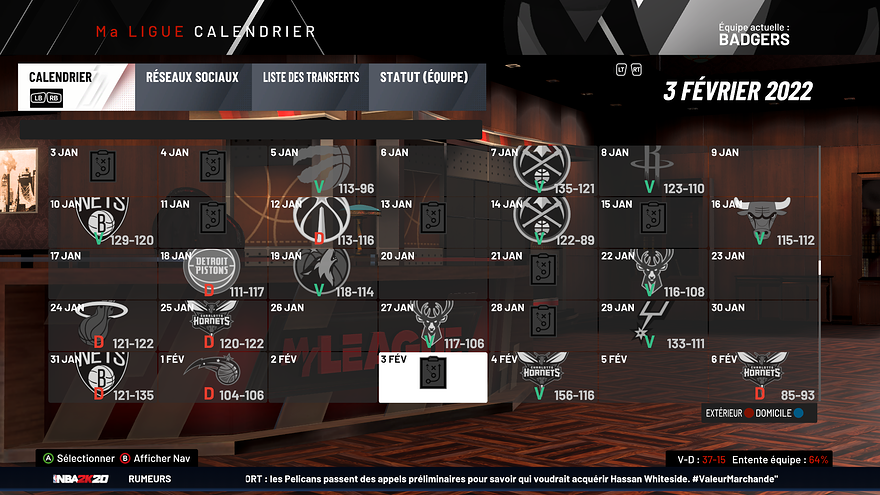This screenshot has width=880, height=495.
Task: Open the 4 Fév Hornets game 156-116
Action: [541, 376]
